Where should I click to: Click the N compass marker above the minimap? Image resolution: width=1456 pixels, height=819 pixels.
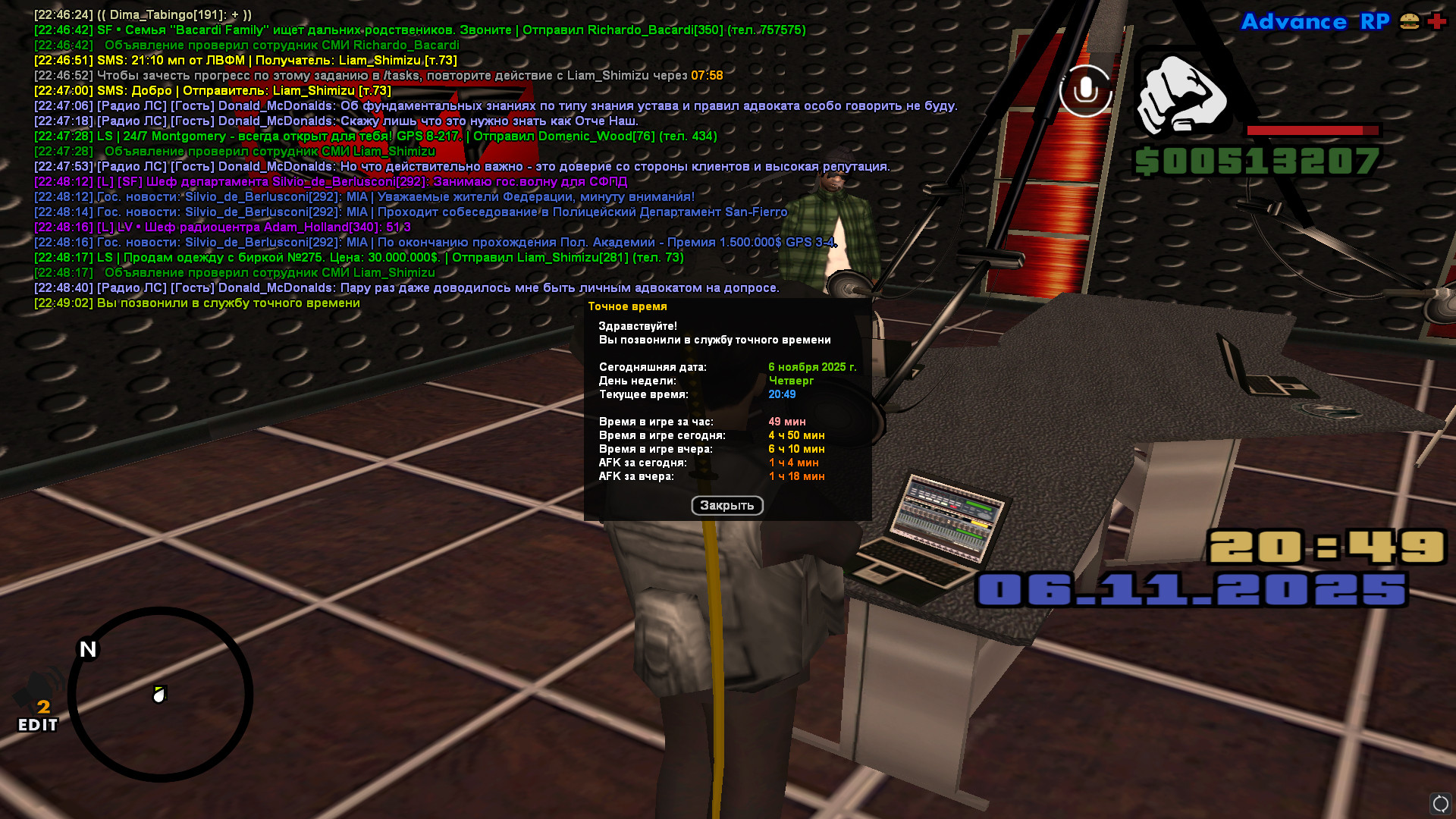pyautogui.click(x=86, y=649)
